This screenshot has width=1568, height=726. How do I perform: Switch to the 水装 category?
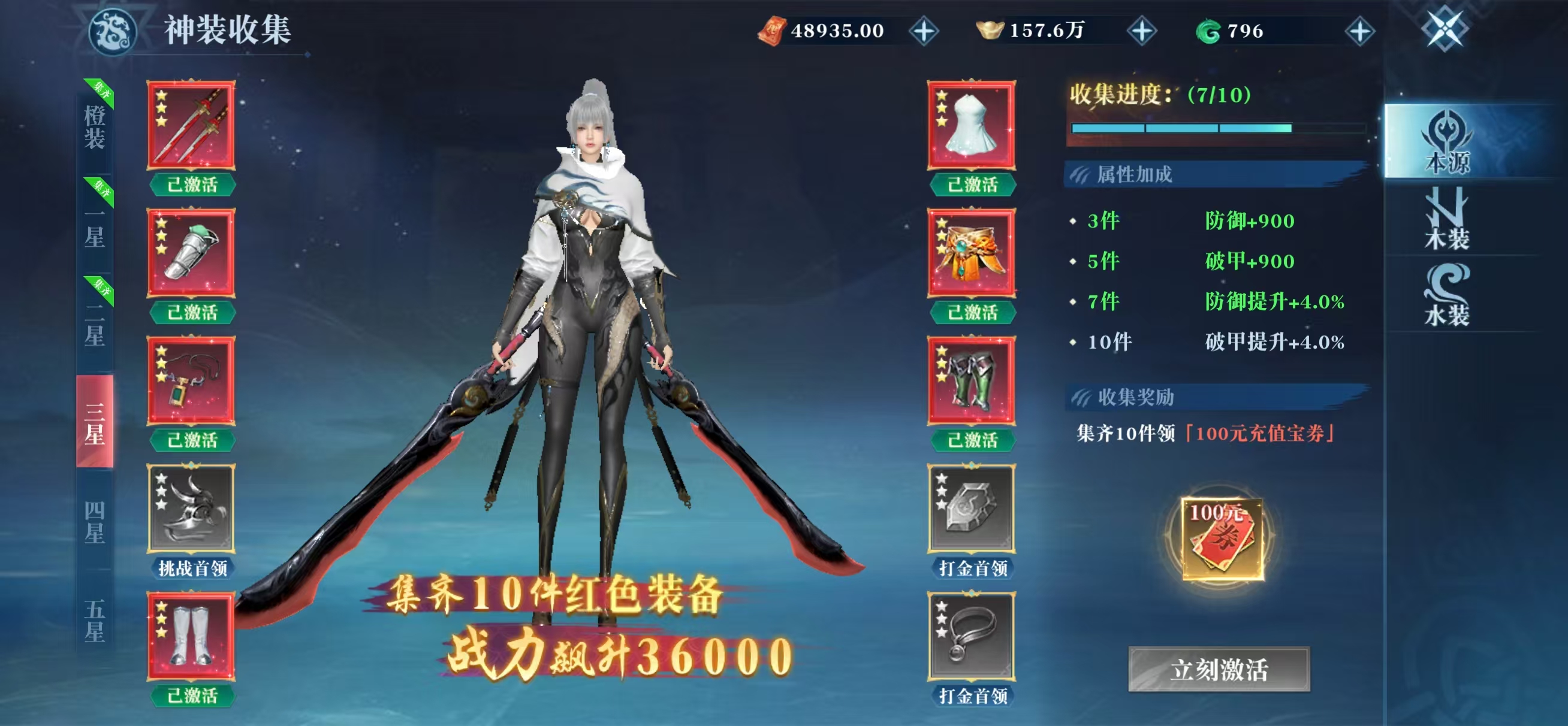pyautogui.click(x=1448, y=296)
